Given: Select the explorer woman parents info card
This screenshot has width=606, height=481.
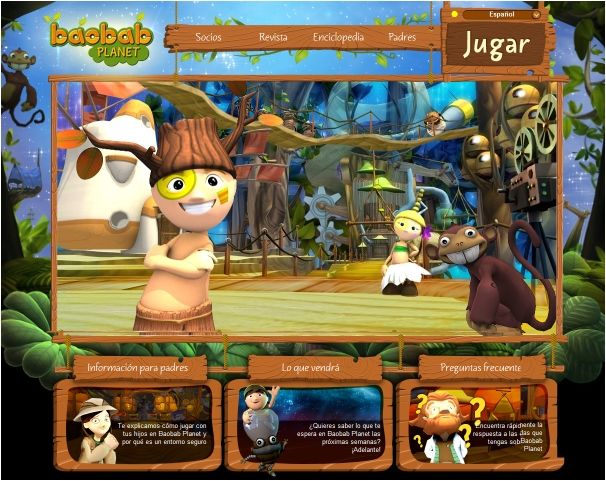Looking at the screenshot, I should coord(139,425).
